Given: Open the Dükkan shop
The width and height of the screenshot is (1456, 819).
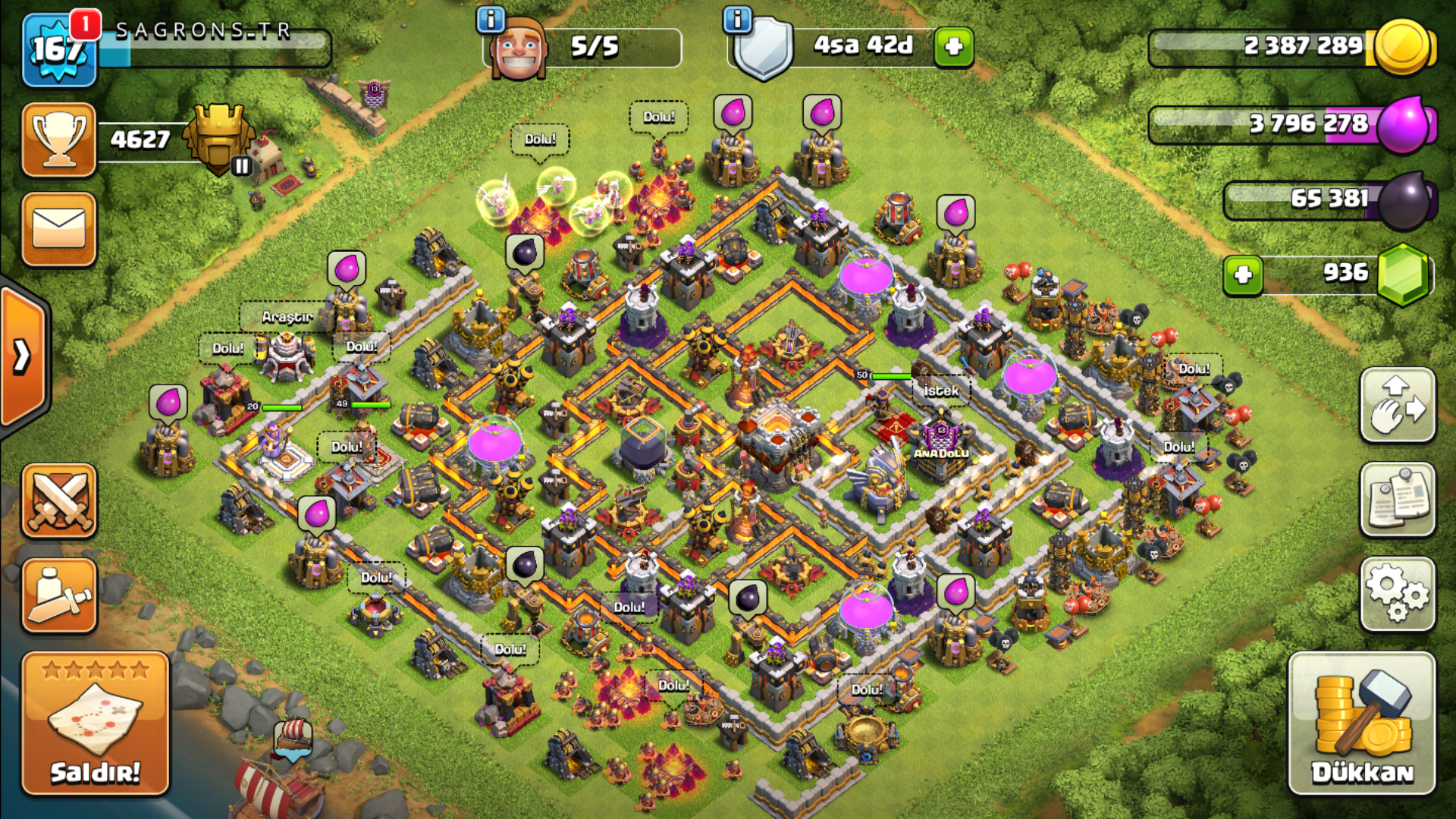Looking at the screenshot, I should click(x=1362, y=724).
